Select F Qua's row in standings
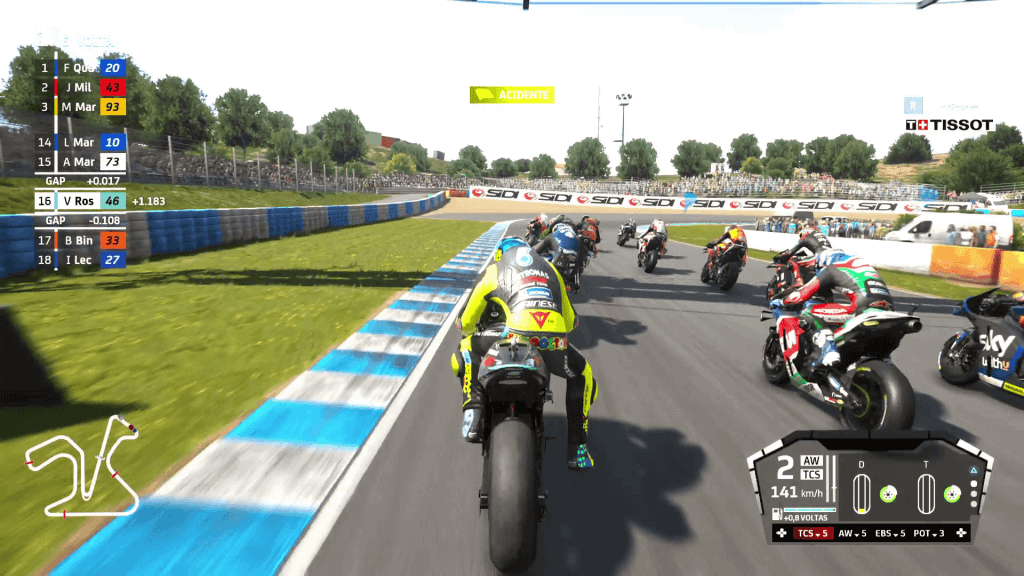1024x576 pixels. pyautogui.click(x=81, y=68)
